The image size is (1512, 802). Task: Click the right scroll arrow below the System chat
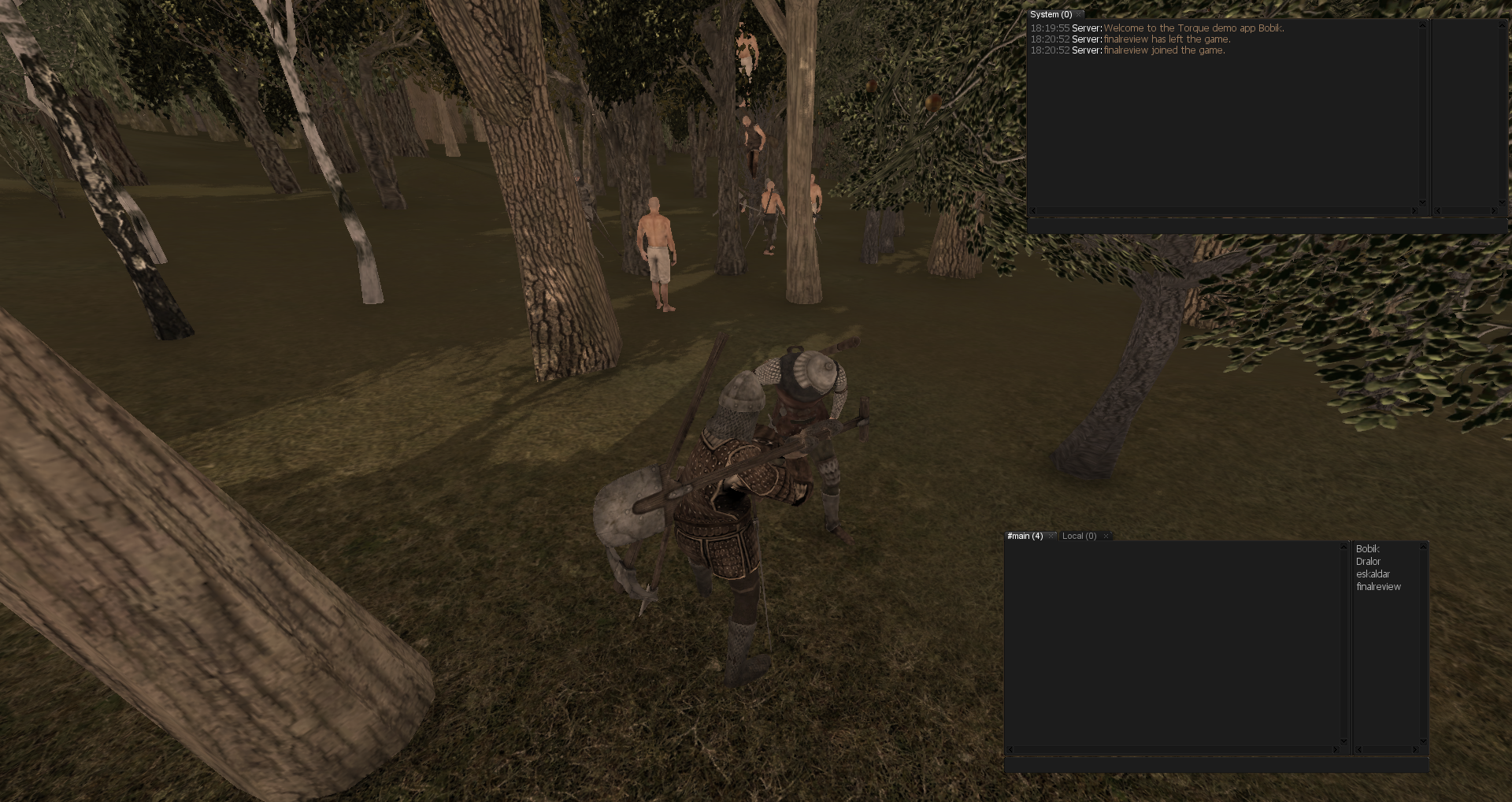pyautogui.click(x=1415, y=210)
